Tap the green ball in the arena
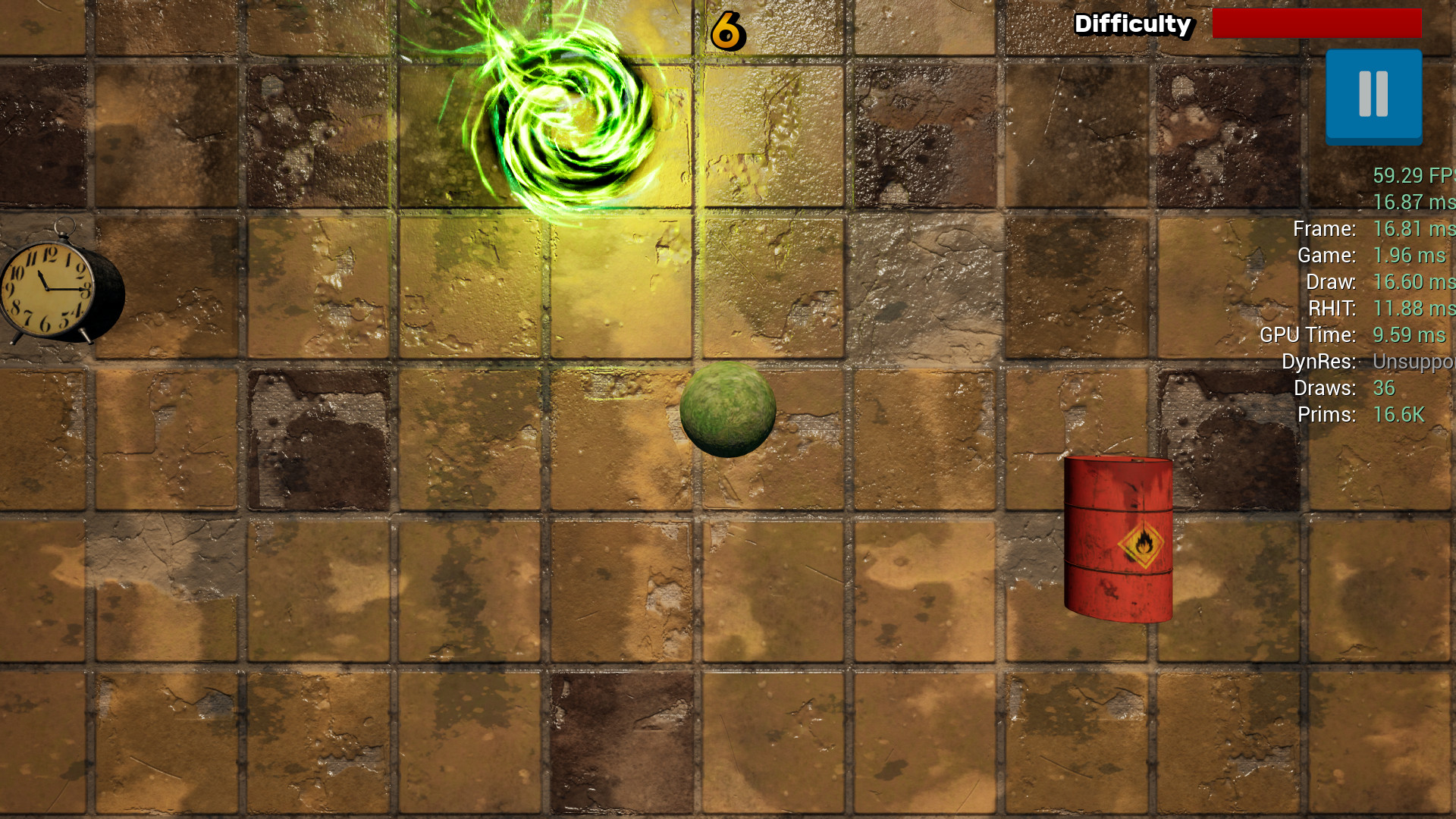This screenshot has width=1456, height=819. tap(729, 410)
